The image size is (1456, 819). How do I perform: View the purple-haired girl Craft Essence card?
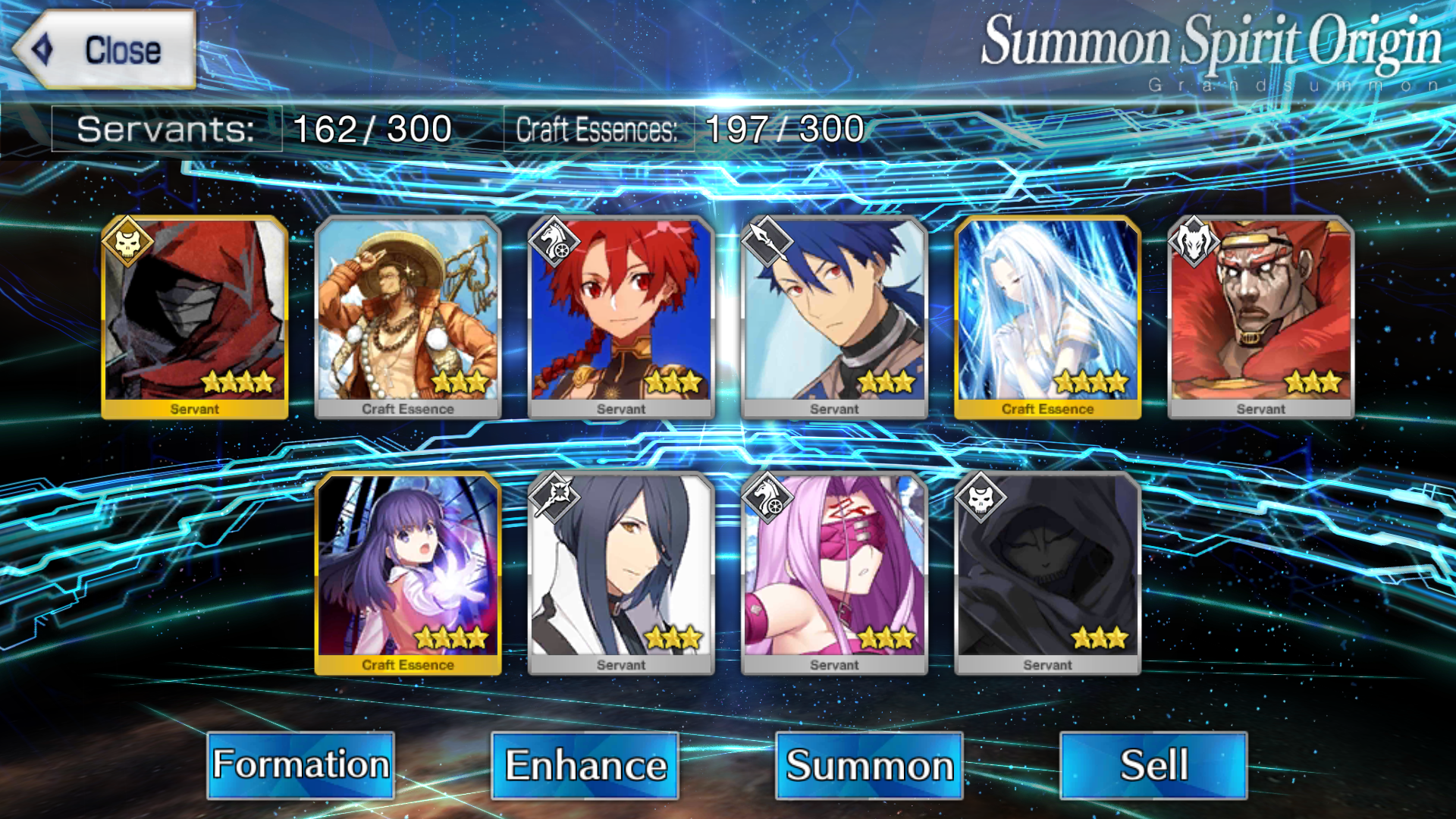[x=408, y=573]
